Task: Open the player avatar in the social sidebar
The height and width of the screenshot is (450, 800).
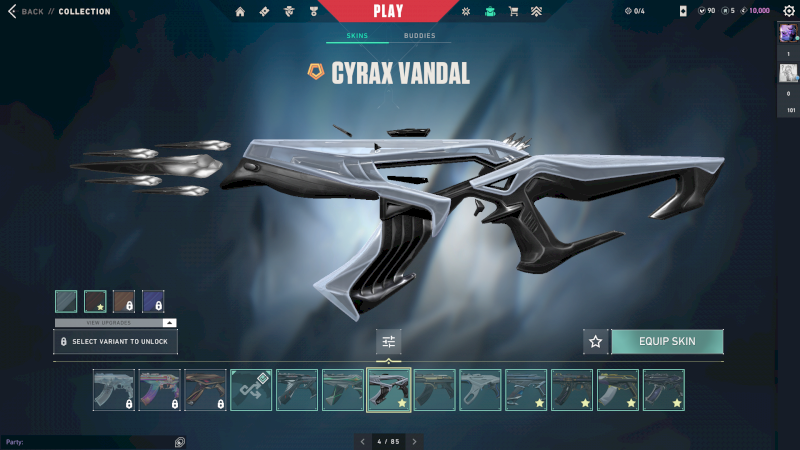Action: 788,33
